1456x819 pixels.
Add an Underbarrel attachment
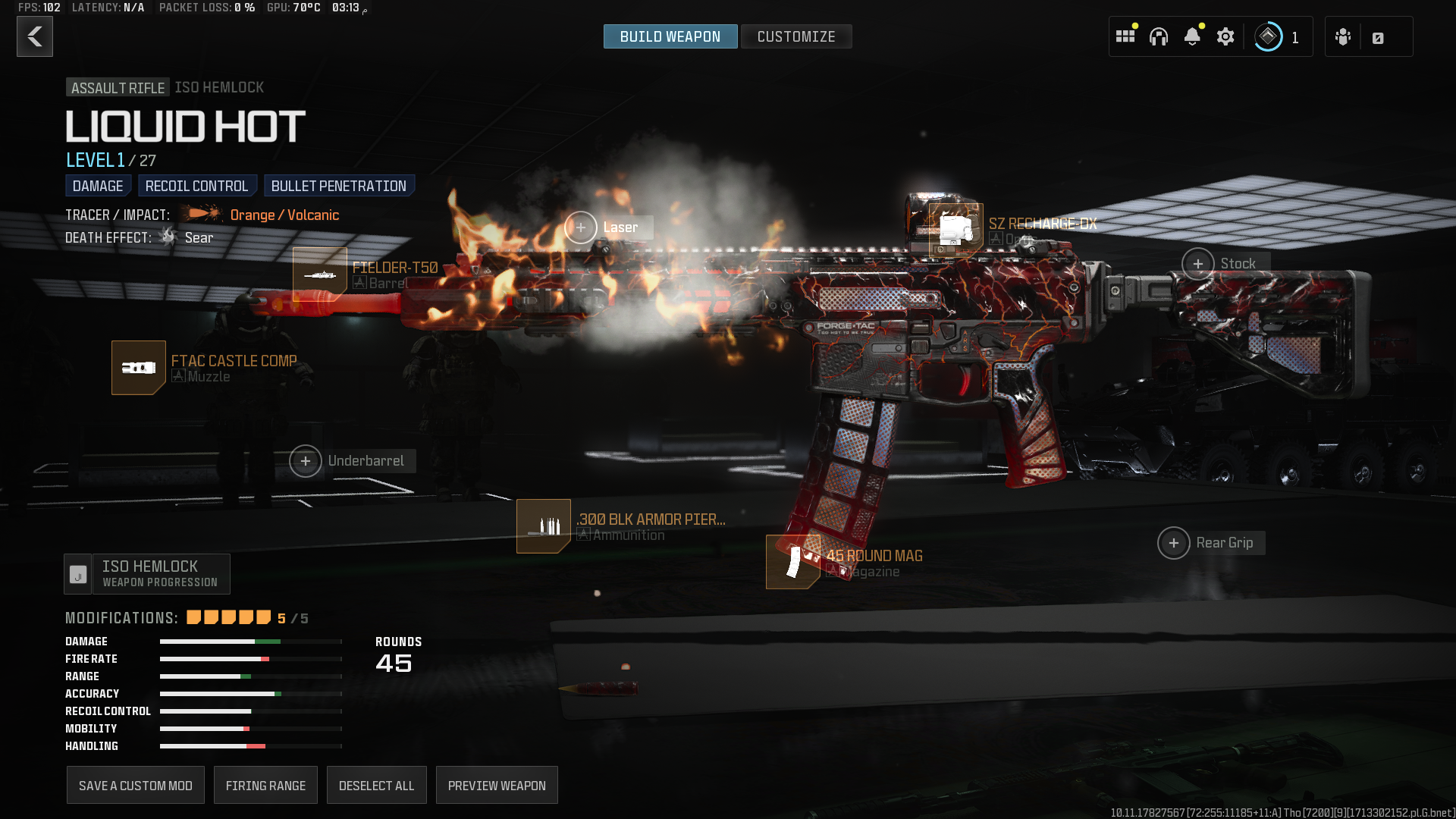(x=306, y=461)
